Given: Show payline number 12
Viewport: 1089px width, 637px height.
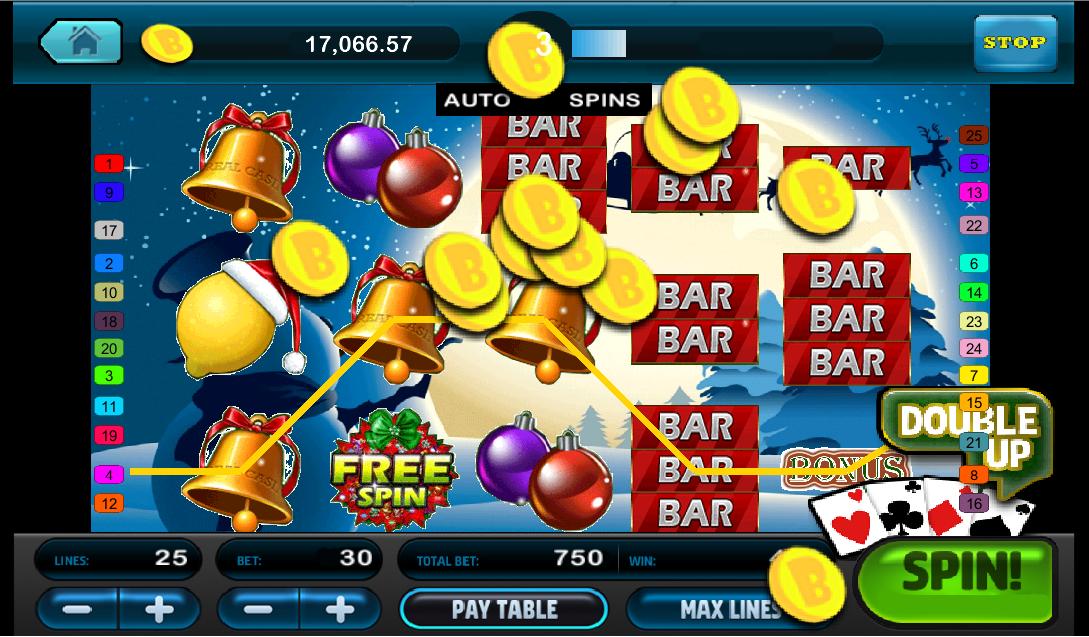Looking at the screenshot, I should pyautogui.click(x=109, y=503).
